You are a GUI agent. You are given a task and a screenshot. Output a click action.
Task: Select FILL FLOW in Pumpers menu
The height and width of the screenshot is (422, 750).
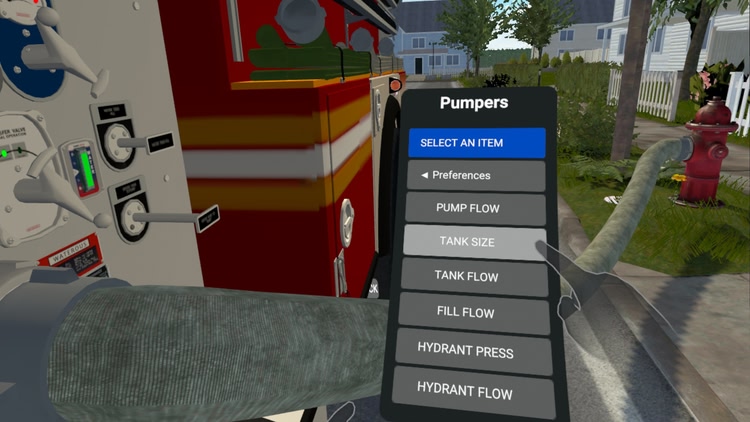pyautogui.click(x=473, y=314)
